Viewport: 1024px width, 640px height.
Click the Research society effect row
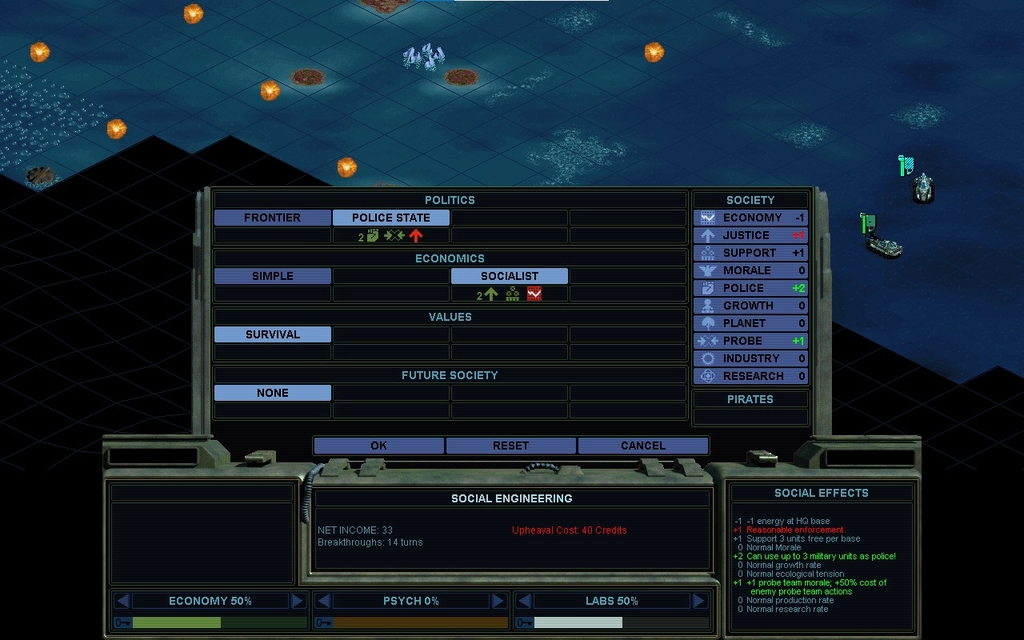pos(751,376)
